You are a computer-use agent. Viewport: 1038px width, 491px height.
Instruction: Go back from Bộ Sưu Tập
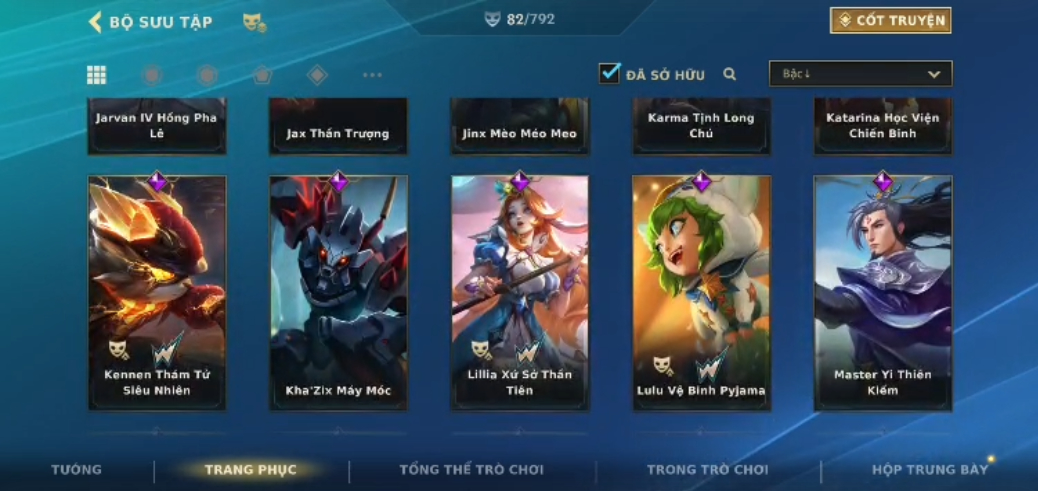tap(96, 22)
